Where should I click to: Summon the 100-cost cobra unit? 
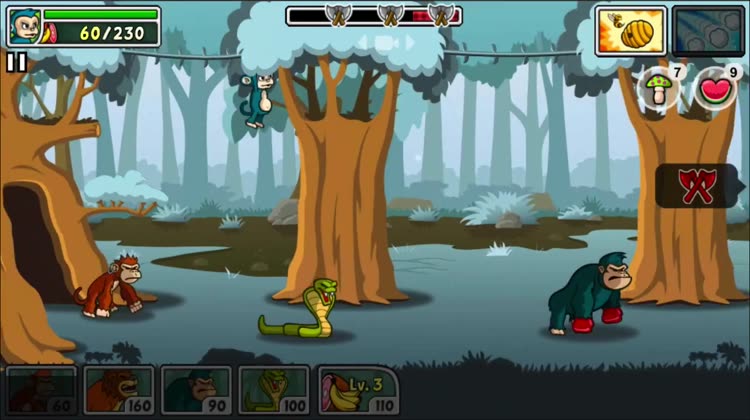point(274,390)
